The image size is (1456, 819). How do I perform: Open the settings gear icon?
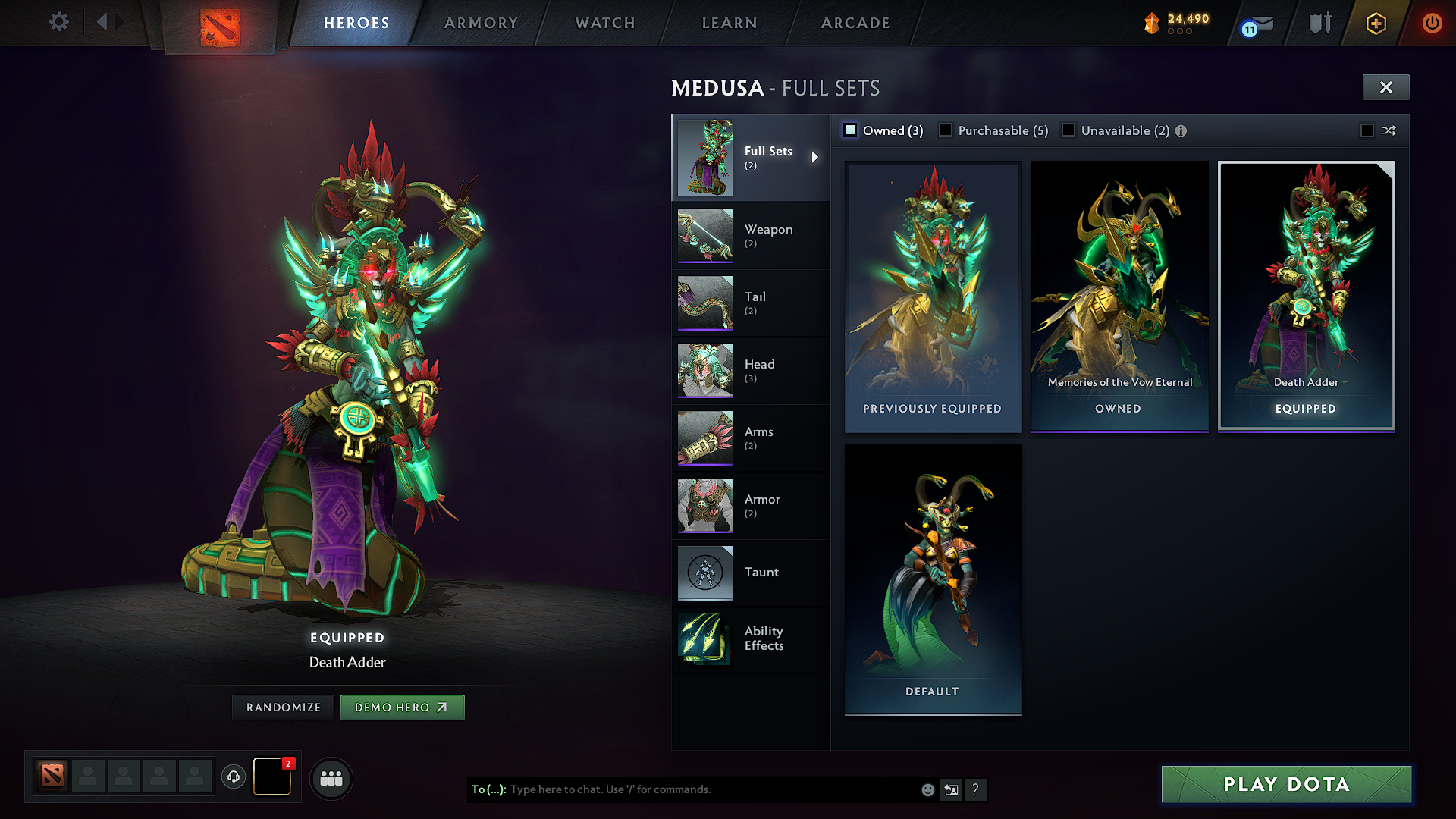[58, 22]
